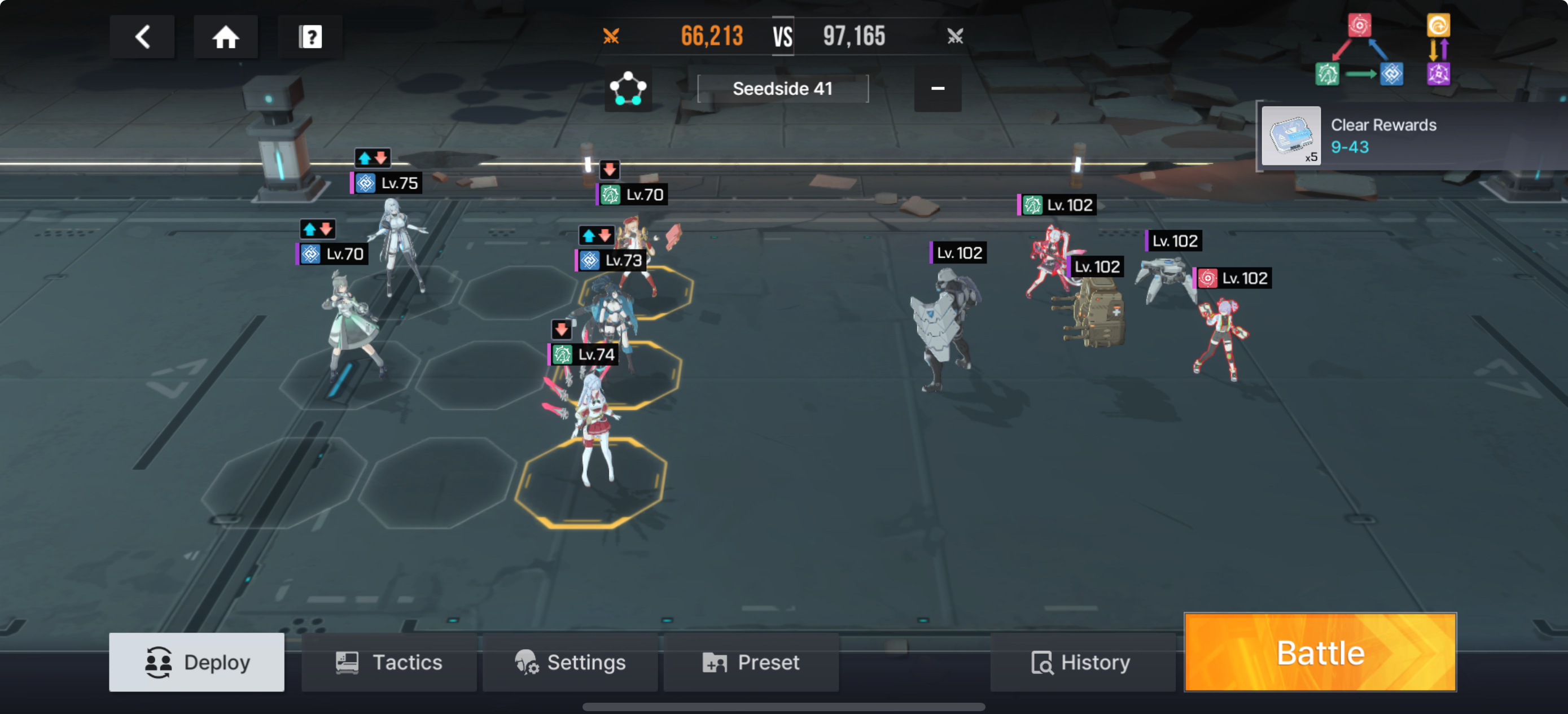
Task: Open the battle Settings tab
Action: pyautogui.click(x=570, y=662)
